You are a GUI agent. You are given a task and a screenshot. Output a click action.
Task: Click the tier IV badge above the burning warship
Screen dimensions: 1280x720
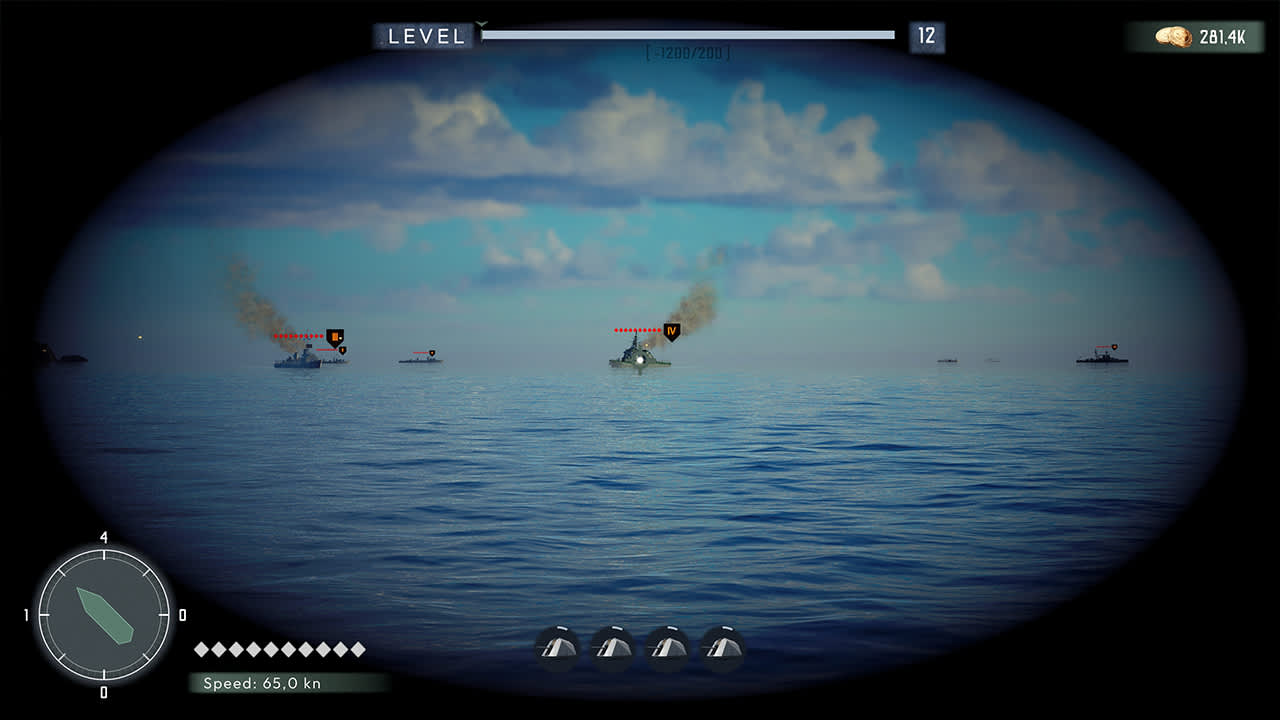pos(672,330)
